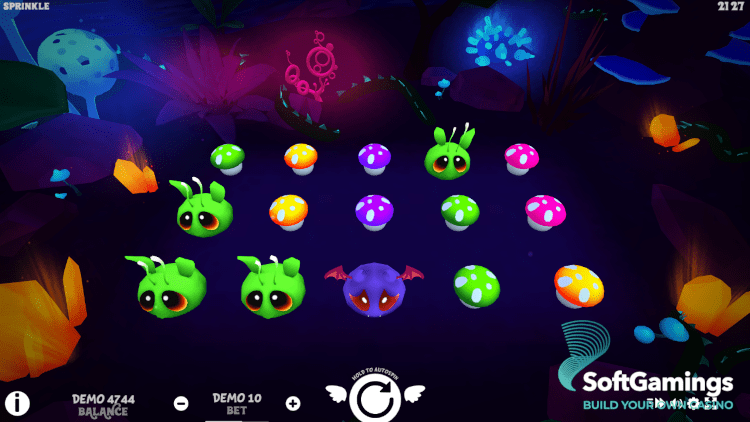Open the game info panel
Screen dimensions: 750x422
click(17, 404)
